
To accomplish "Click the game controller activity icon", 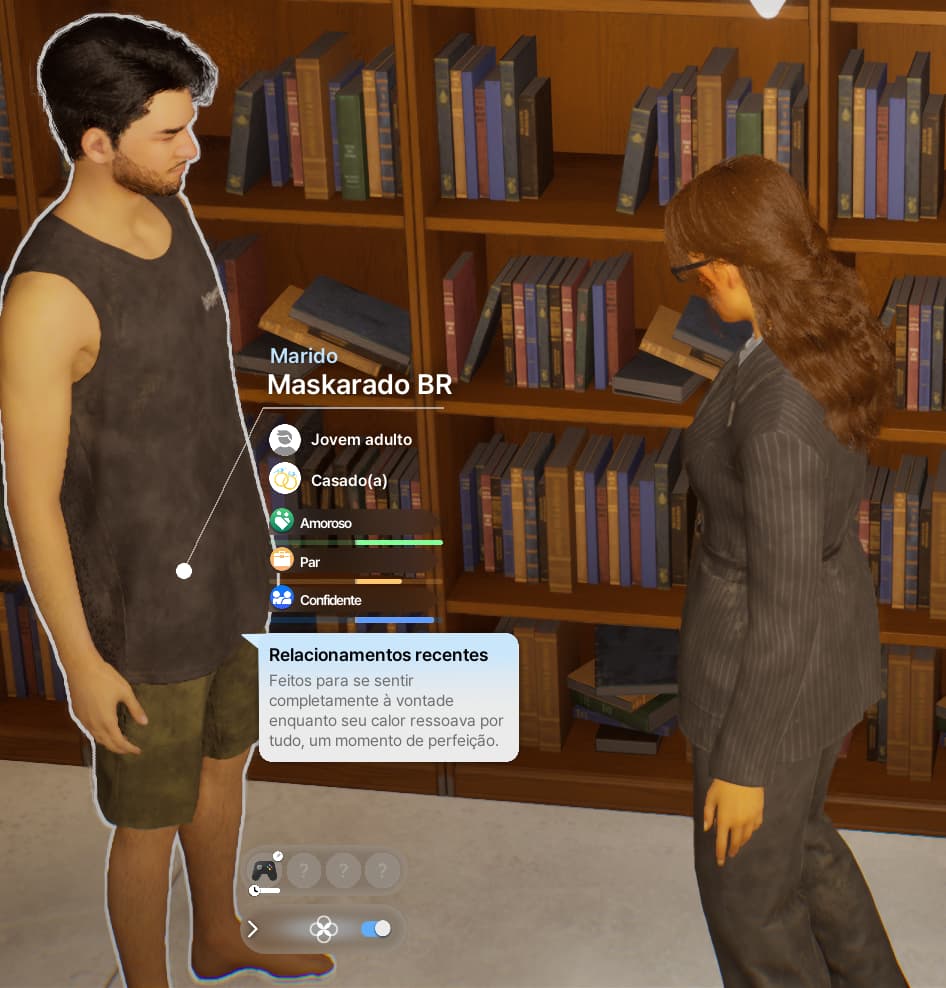I will click(264, 871).
